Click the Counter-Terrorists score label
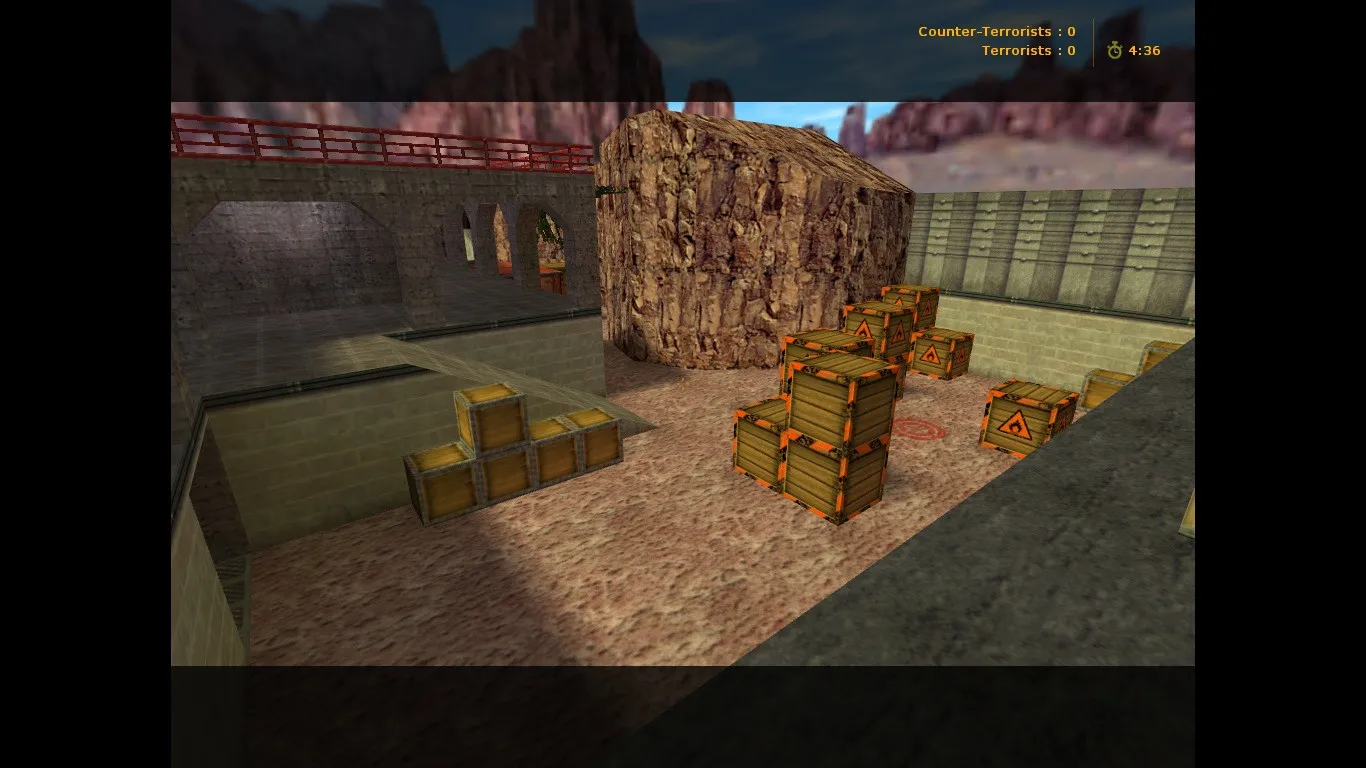The height and width of the screenshot is (768, 1366). [996, 31]
